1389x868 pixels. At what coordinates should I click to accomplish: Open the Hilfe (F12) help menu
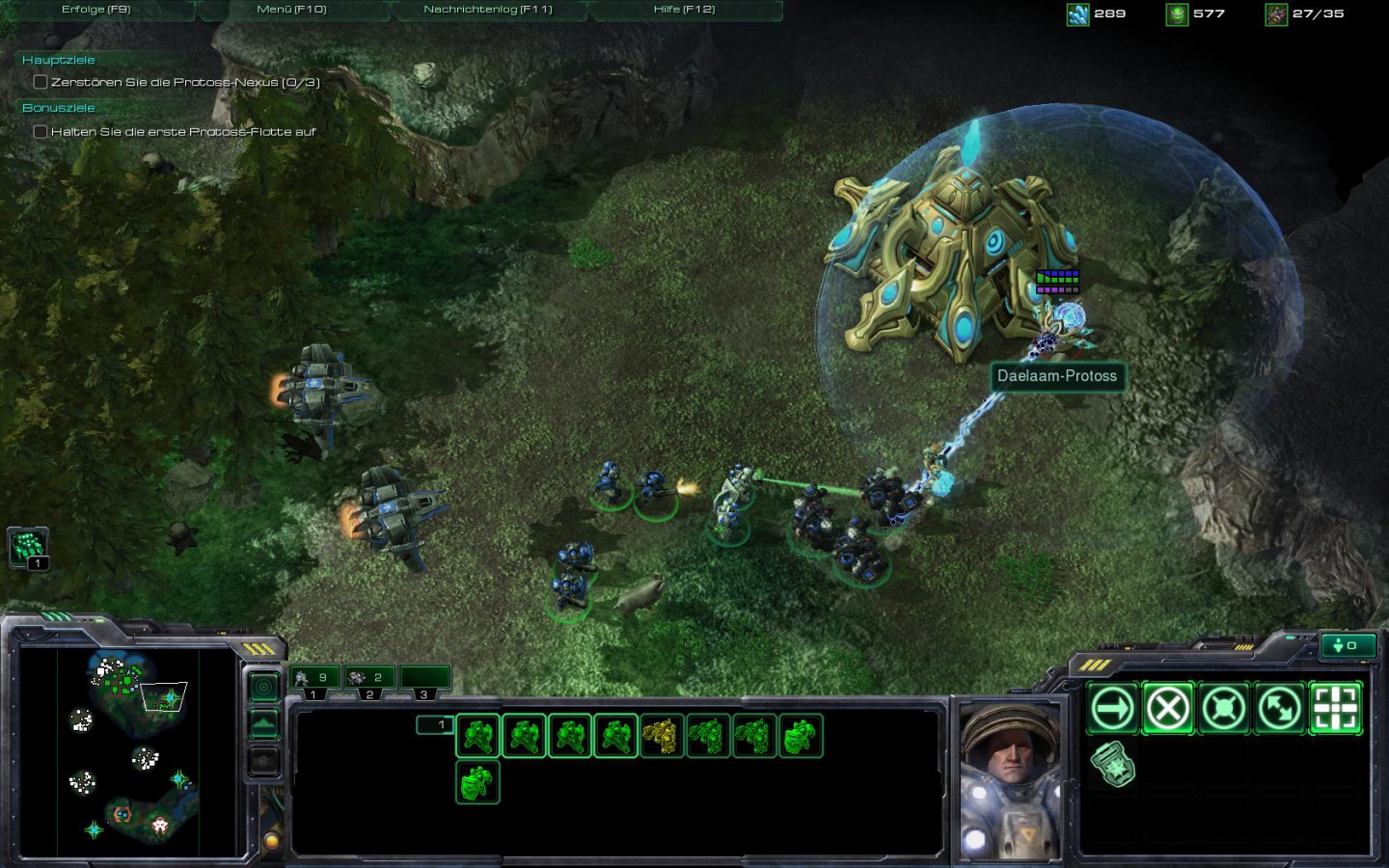(x=684, y=10)
